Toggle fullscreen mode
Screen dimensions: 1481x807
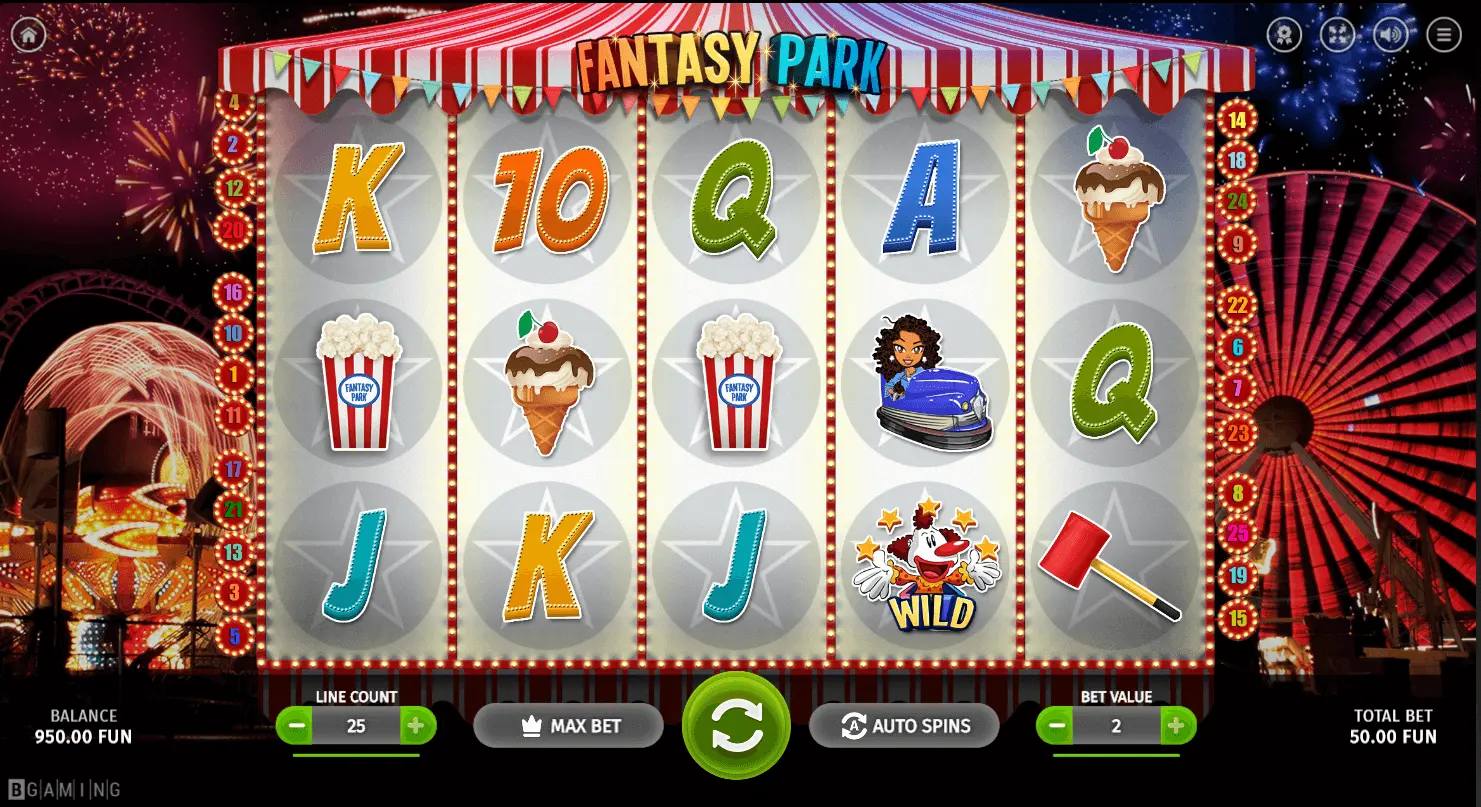[1337, 35]
